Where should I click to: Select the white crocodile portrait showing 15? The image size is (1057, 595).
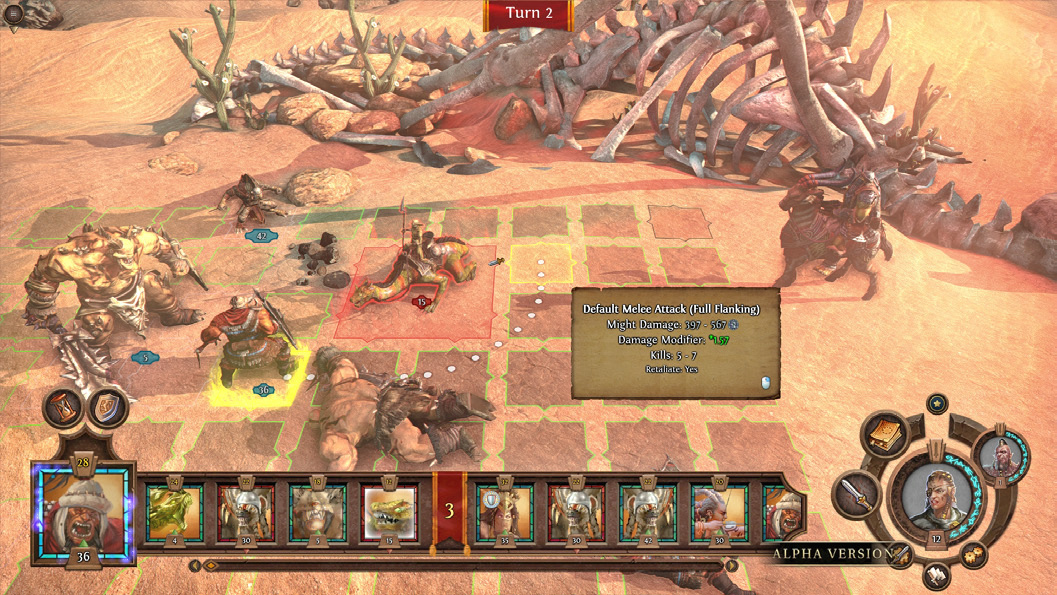click(x=389, y=508)
